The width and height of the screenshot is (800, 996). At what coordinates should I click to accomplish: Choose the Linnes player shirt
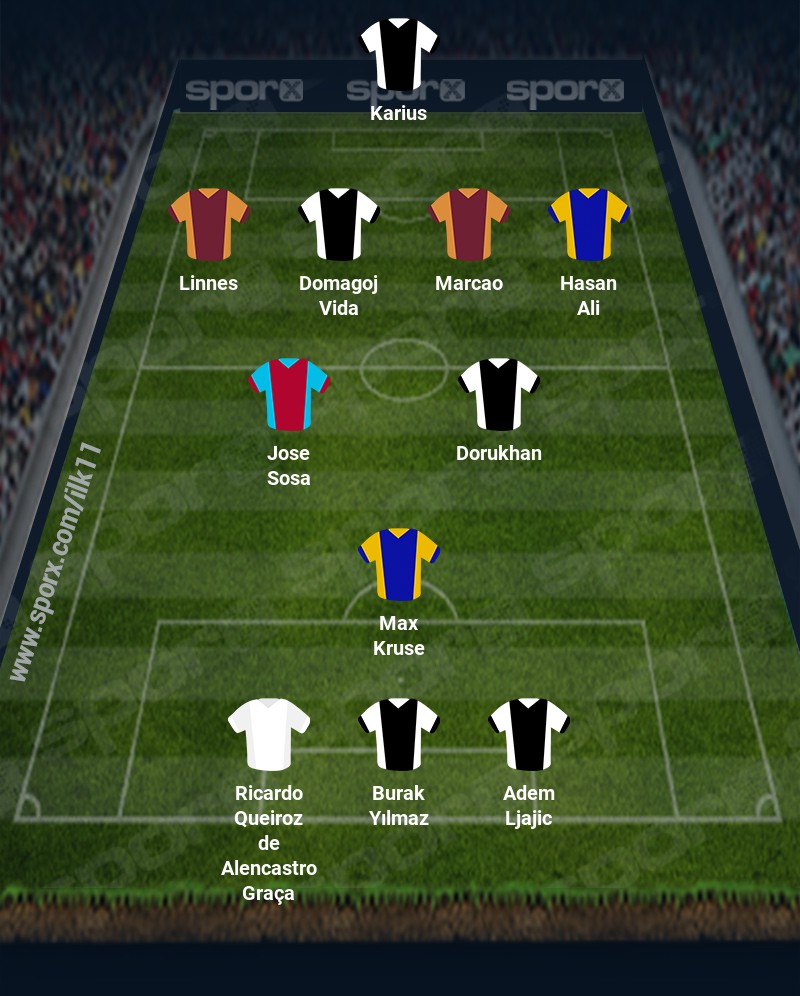(x=209, y=224)
